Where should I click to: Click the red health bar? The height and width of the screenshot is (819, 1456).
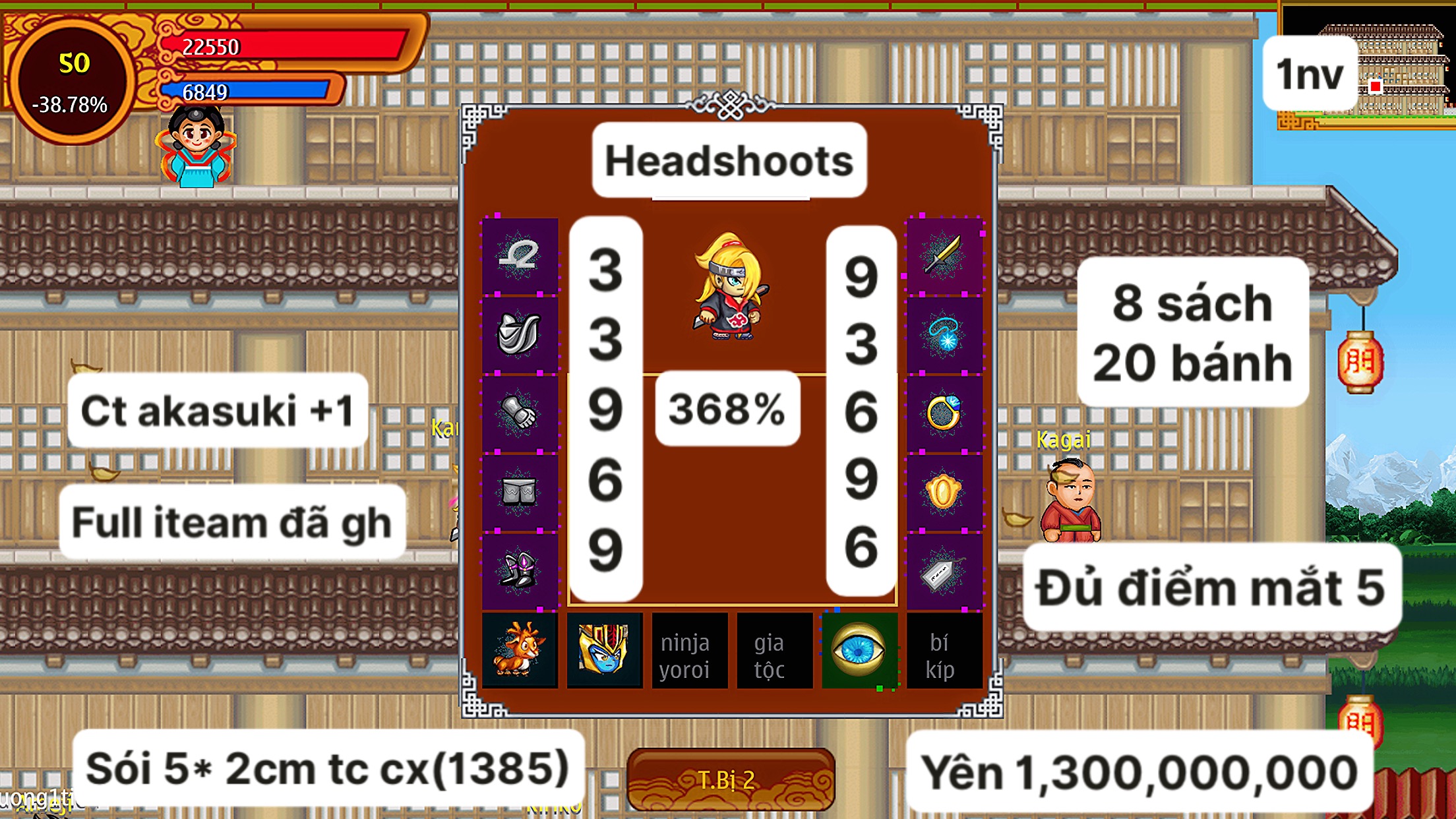[284, 46]
